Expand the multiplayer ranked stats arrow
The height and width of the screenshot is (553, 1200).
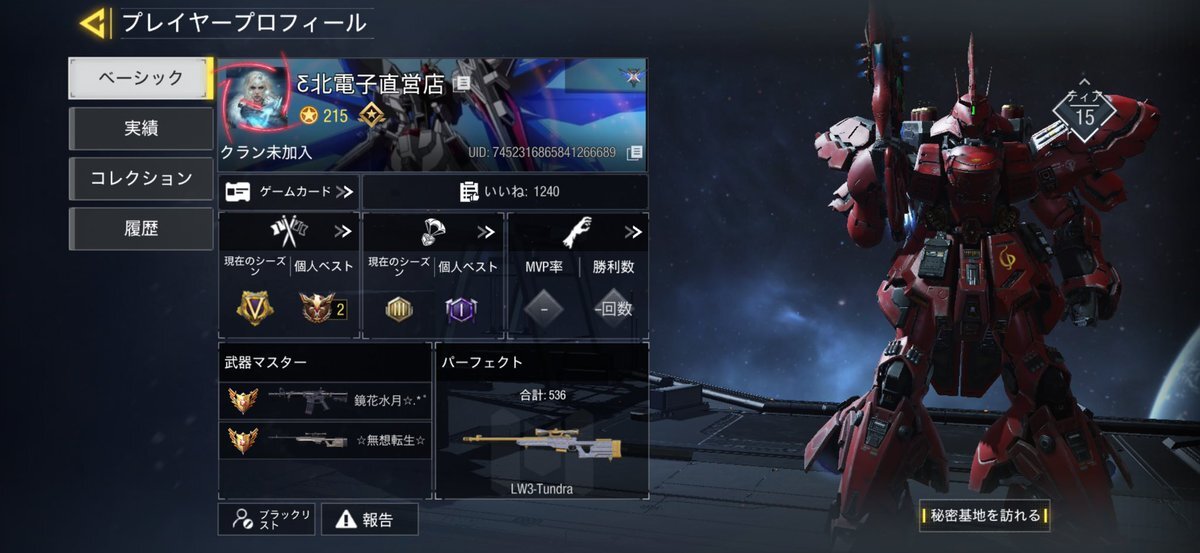[x=343, y=232]
